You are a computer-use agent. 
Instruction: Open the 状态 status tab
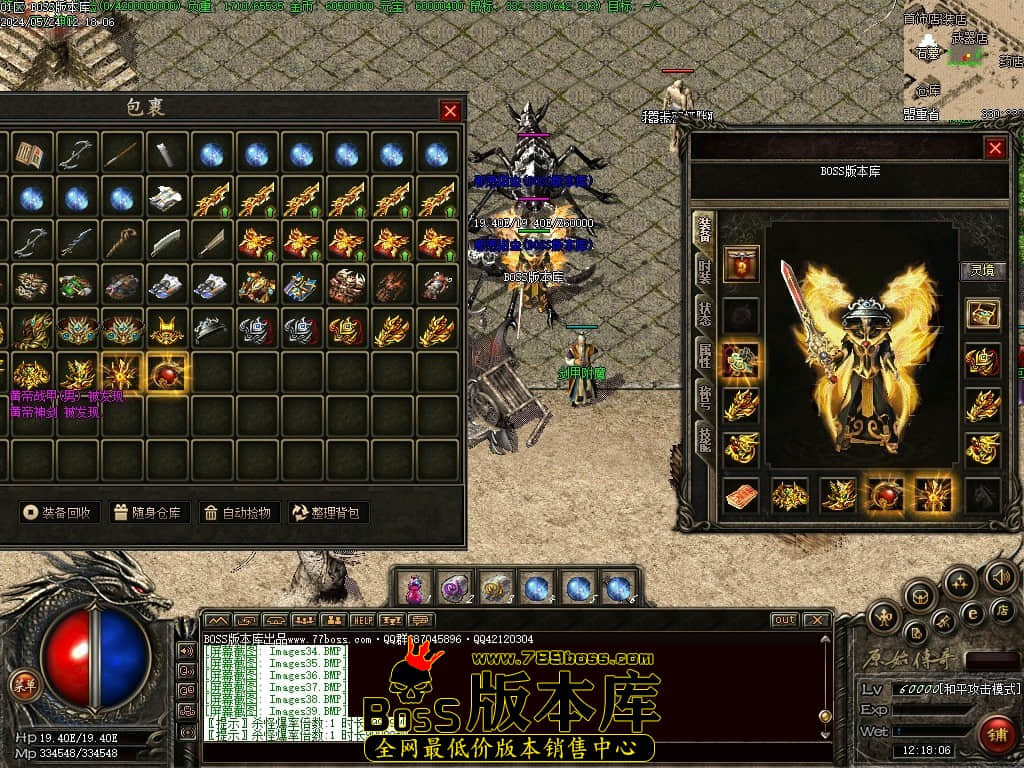704,313
